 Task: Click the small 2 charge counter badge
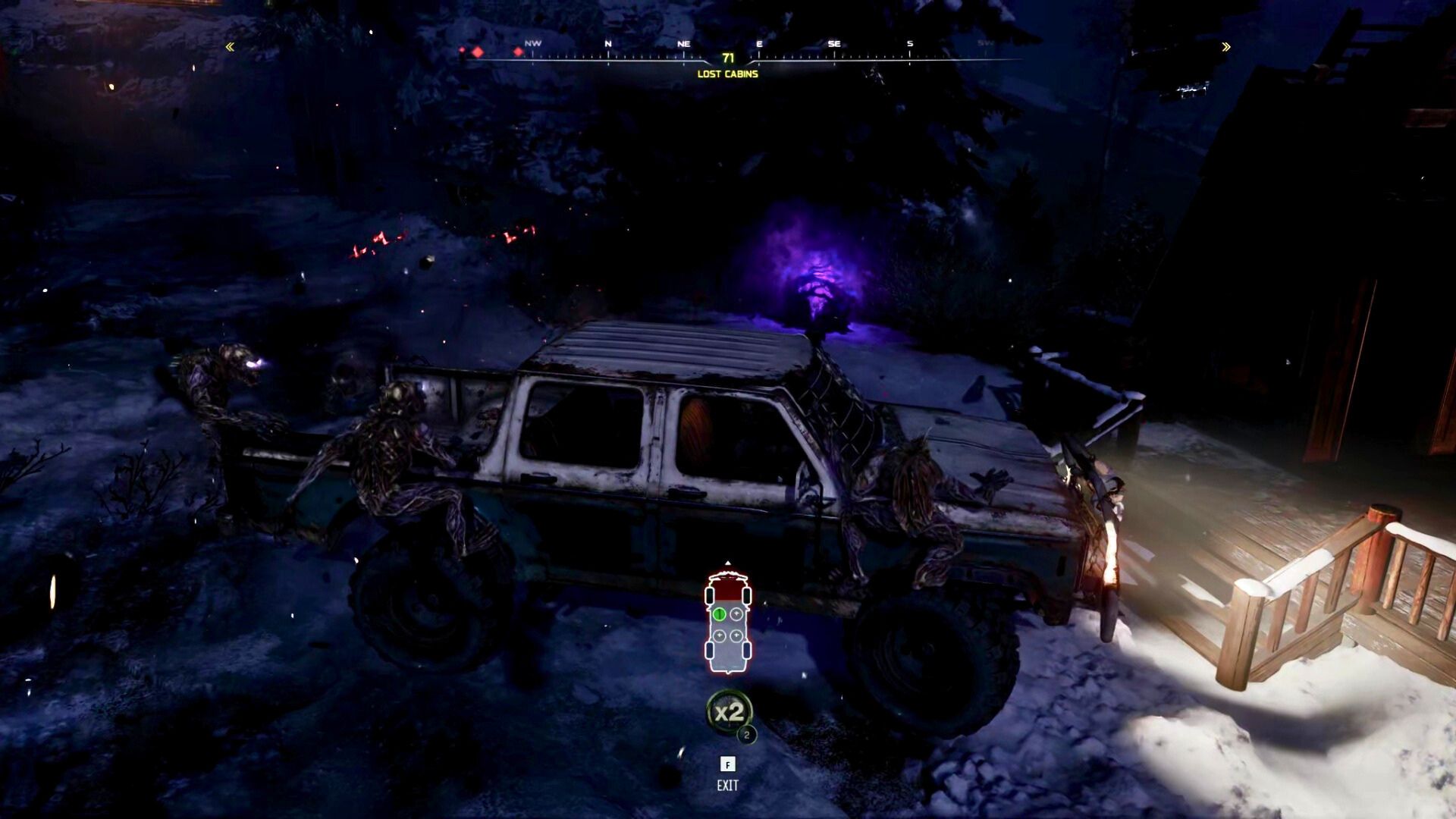[747, 733]
